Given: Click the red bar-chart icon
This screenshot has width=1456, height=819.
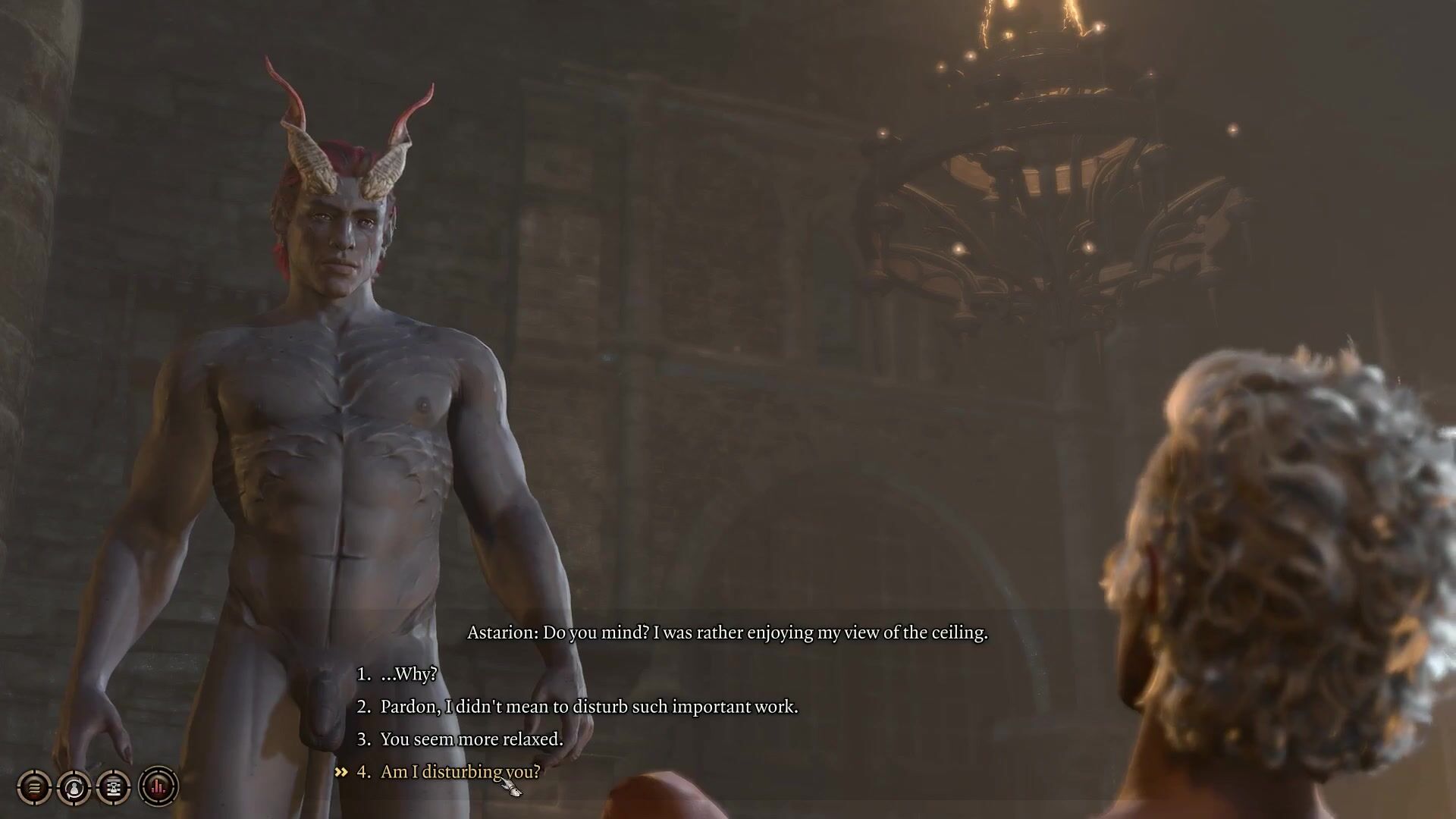Looking at the screenshot, I should tap(158, 787).
